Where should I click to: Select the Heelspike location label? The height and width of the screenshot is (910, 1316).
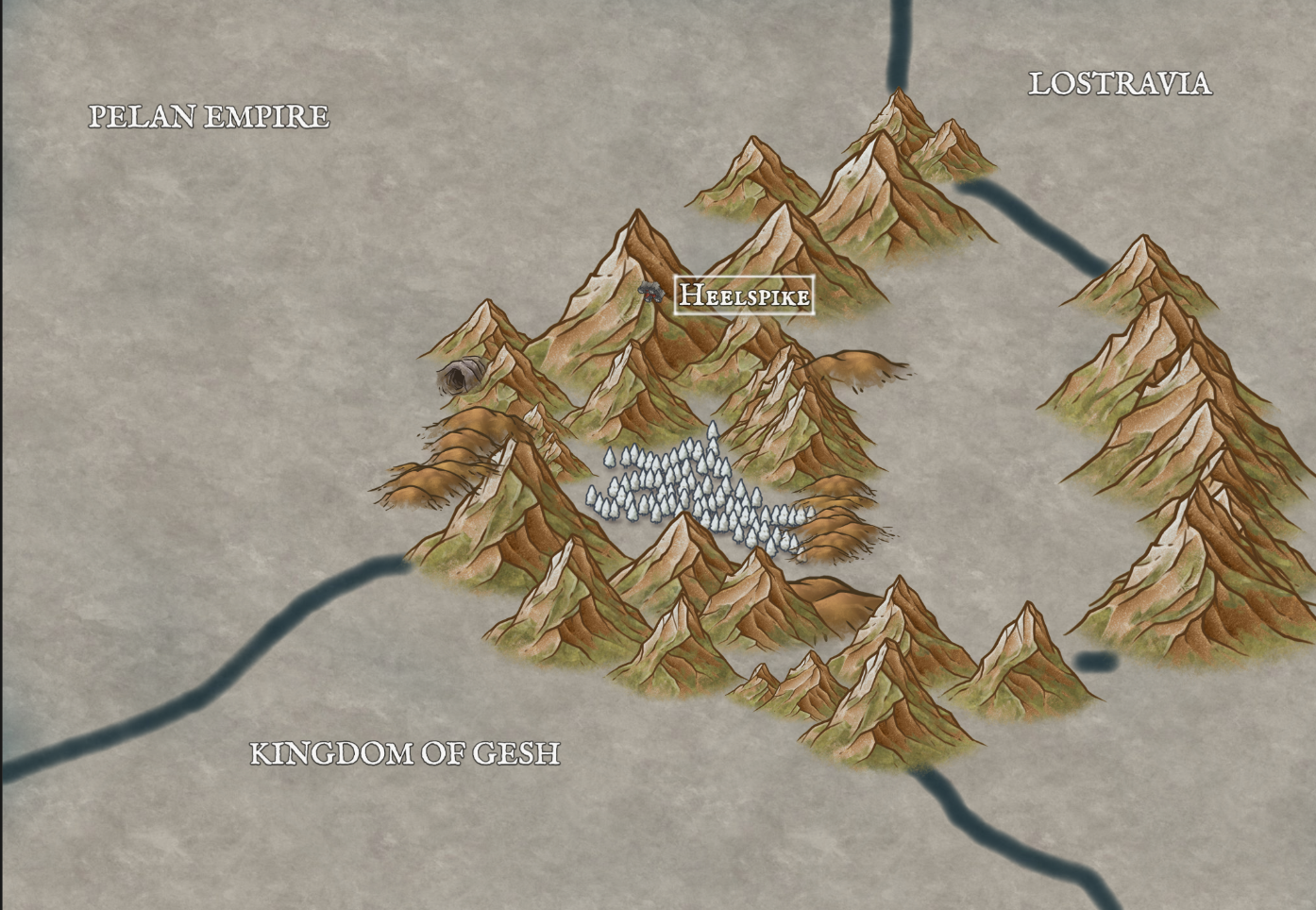745,295
